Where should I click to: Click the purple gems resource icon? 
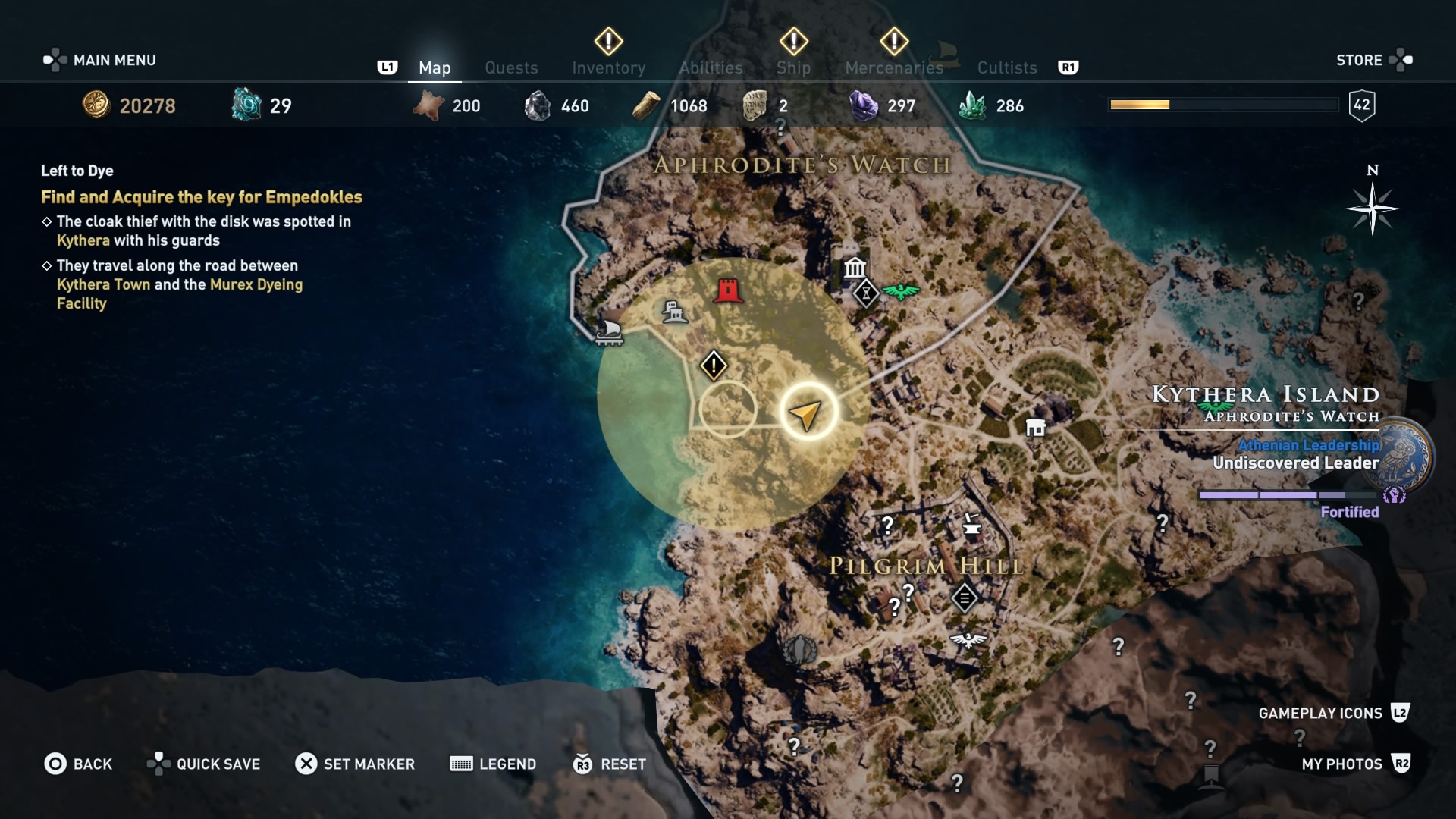(862, 105)
